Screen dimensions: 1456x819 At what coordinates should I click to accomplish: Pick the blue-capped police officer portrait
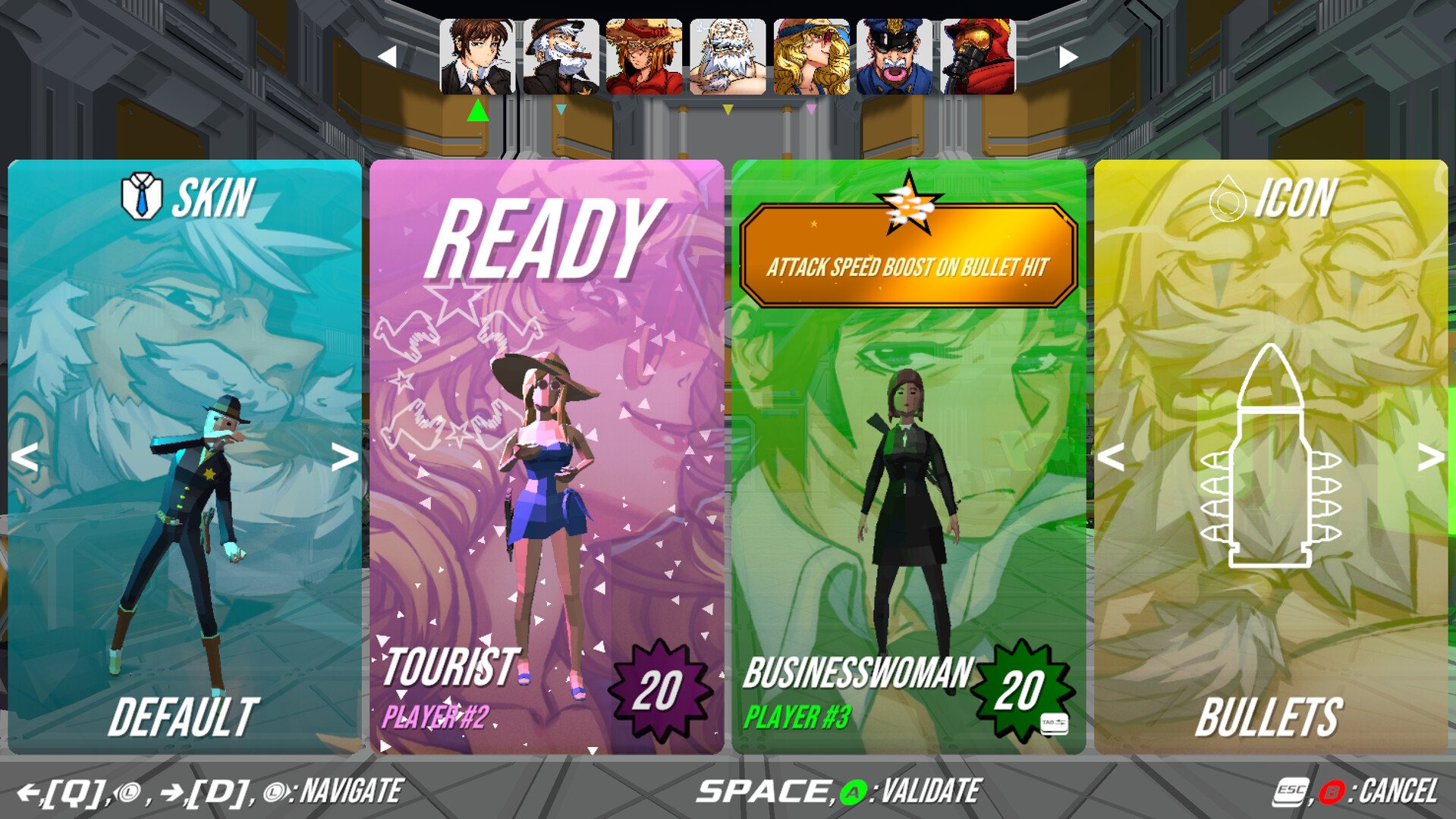tap(895, 58)
